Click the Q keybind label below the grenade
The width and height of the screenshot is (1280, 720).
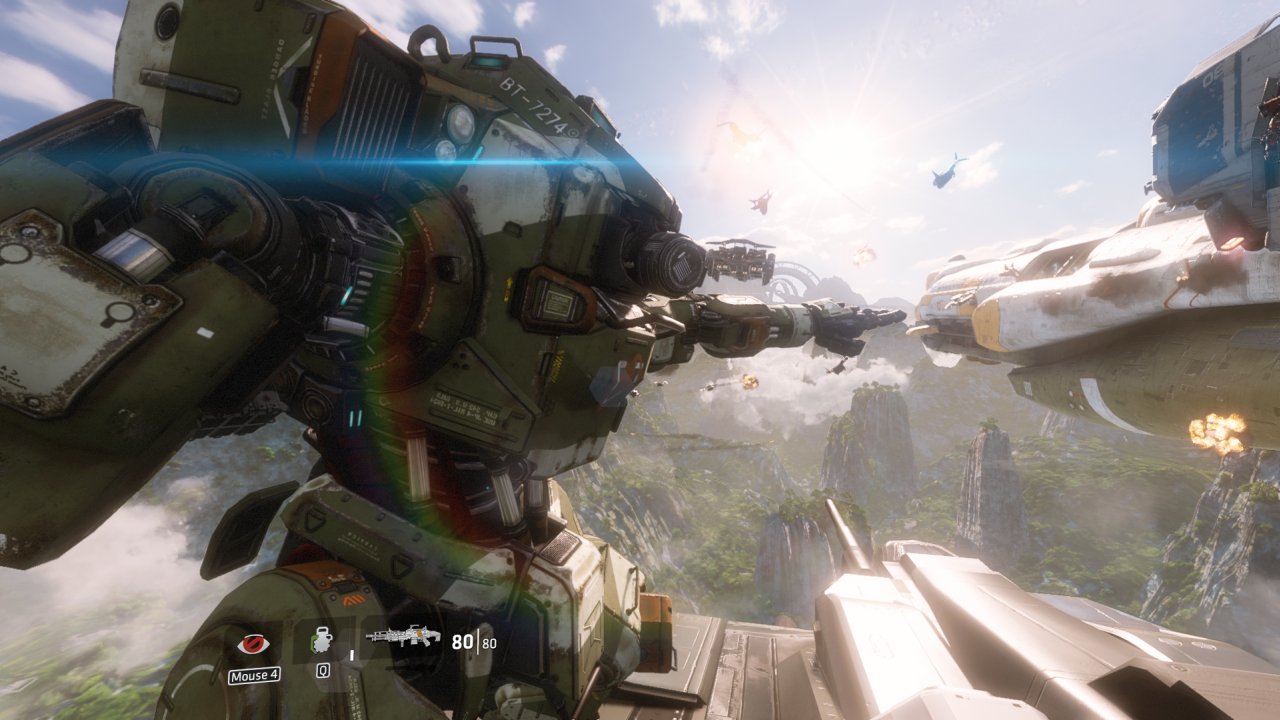click(x=323, y=670)
